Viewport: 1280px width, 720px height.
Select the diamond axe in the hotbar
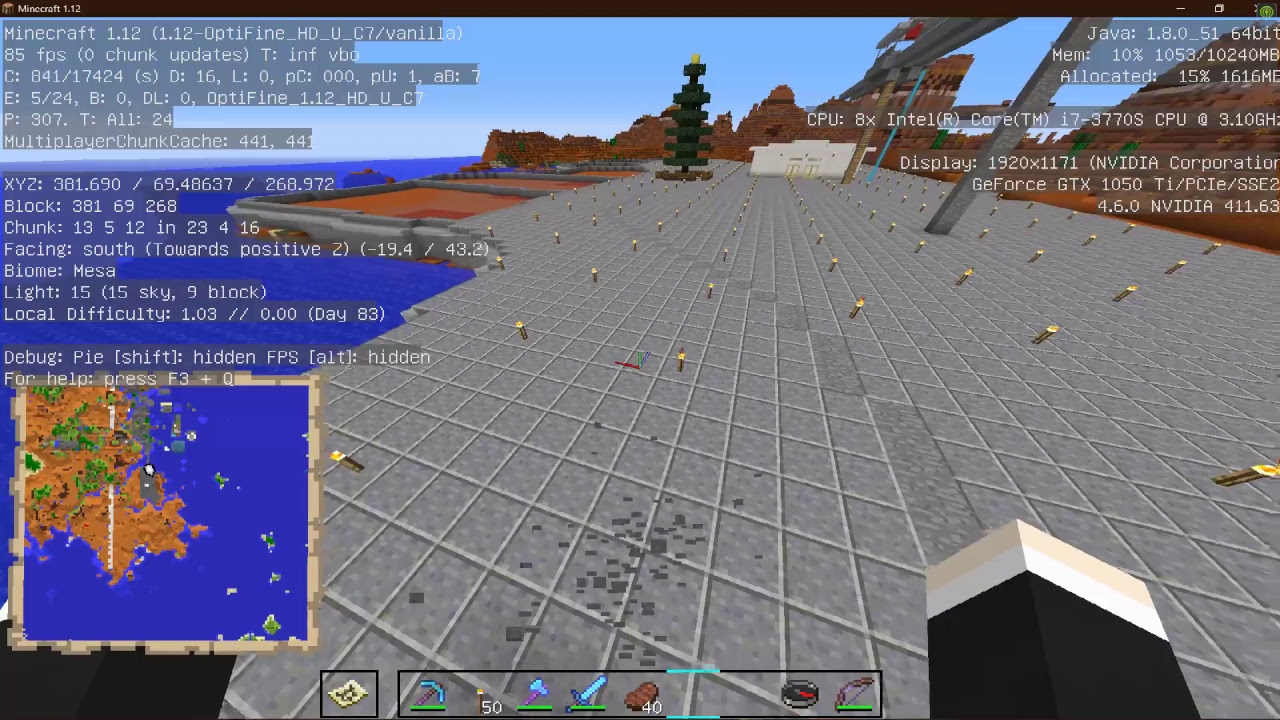click(537, 693)
